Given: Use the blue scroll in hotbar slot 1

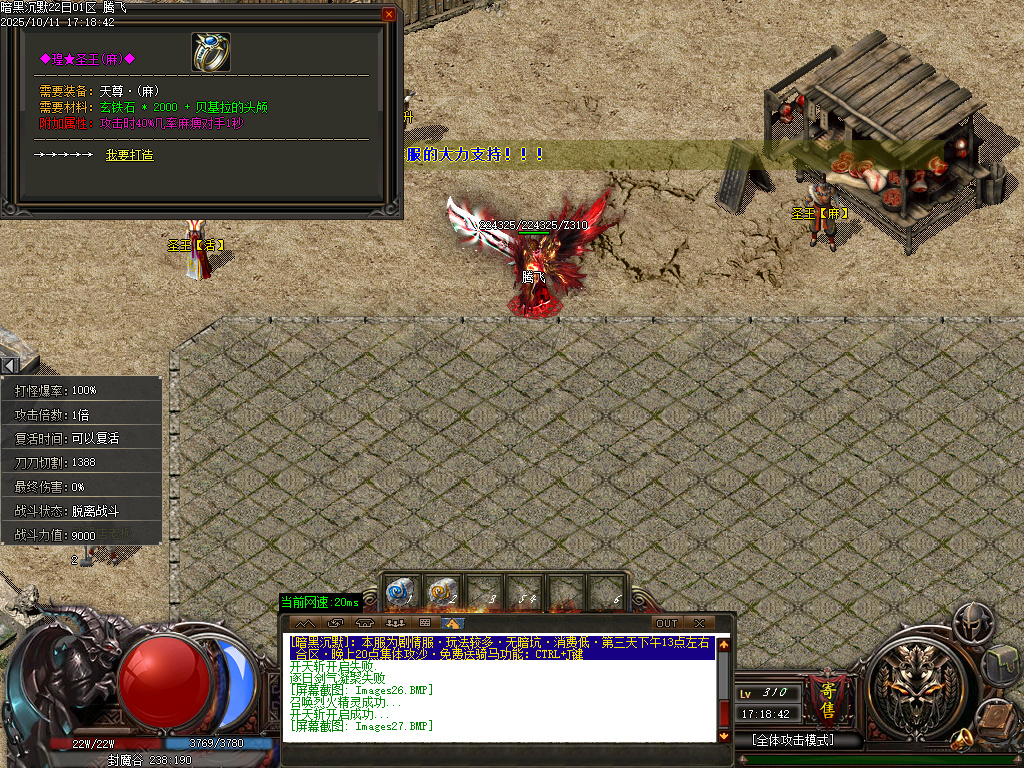Looking at the screenshot, I should pyautogui.click(x=399, y=592).
